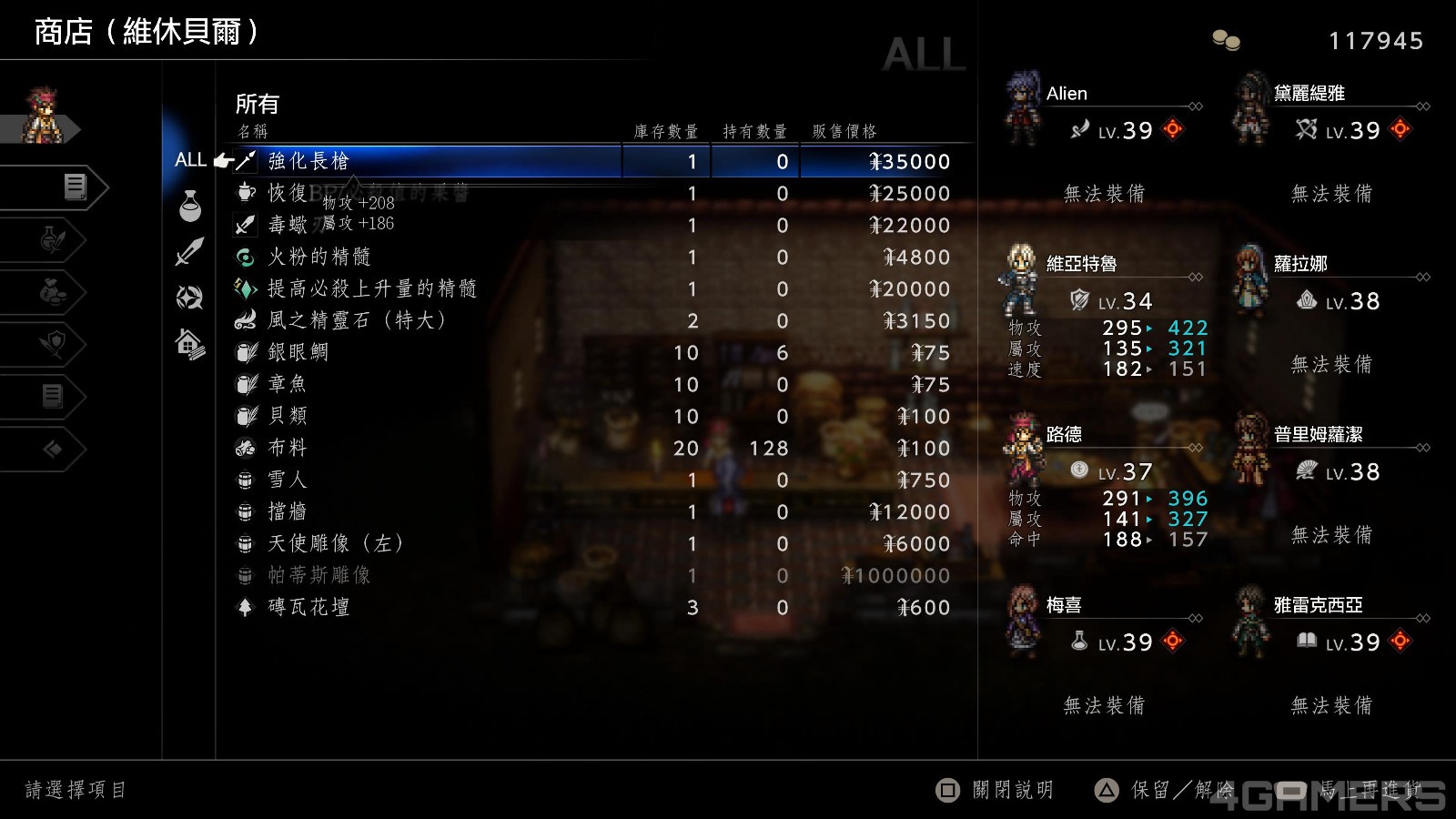Image resolution: width=1456 pixels, height=819 pixels.
Task: Toggle the flame crest beside Alien's level
Action: [x=1172, y=130]
